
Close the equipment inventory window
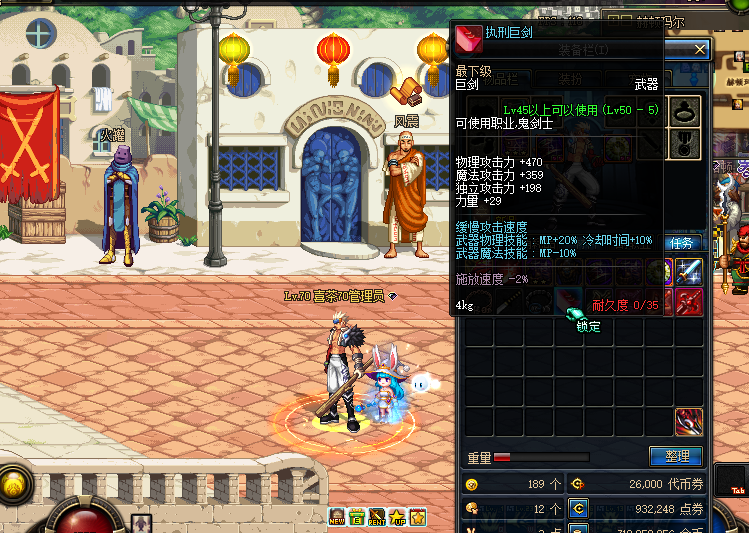click(x=700, y=49)
